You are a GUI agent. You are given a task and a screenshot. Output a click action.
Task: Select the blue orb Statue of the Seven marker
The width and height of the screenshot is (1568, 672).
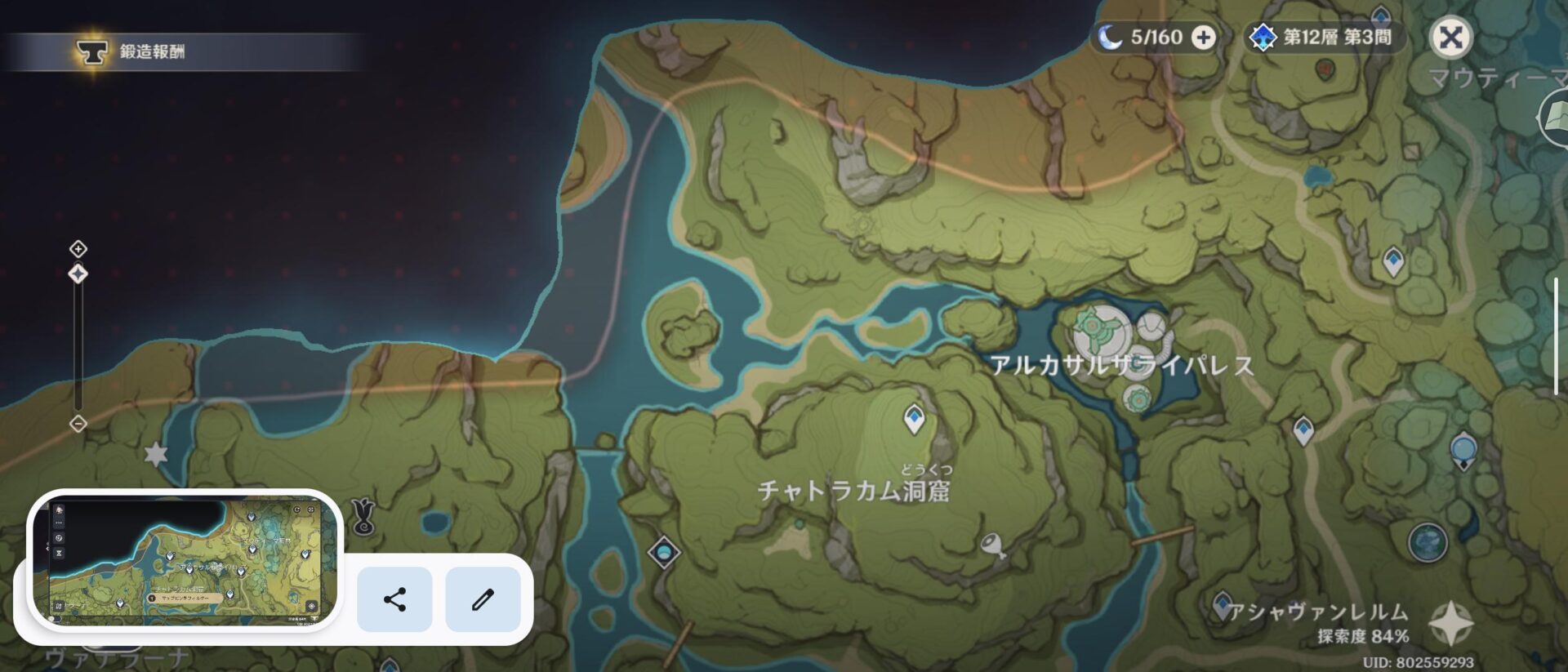pos(1463,450)
